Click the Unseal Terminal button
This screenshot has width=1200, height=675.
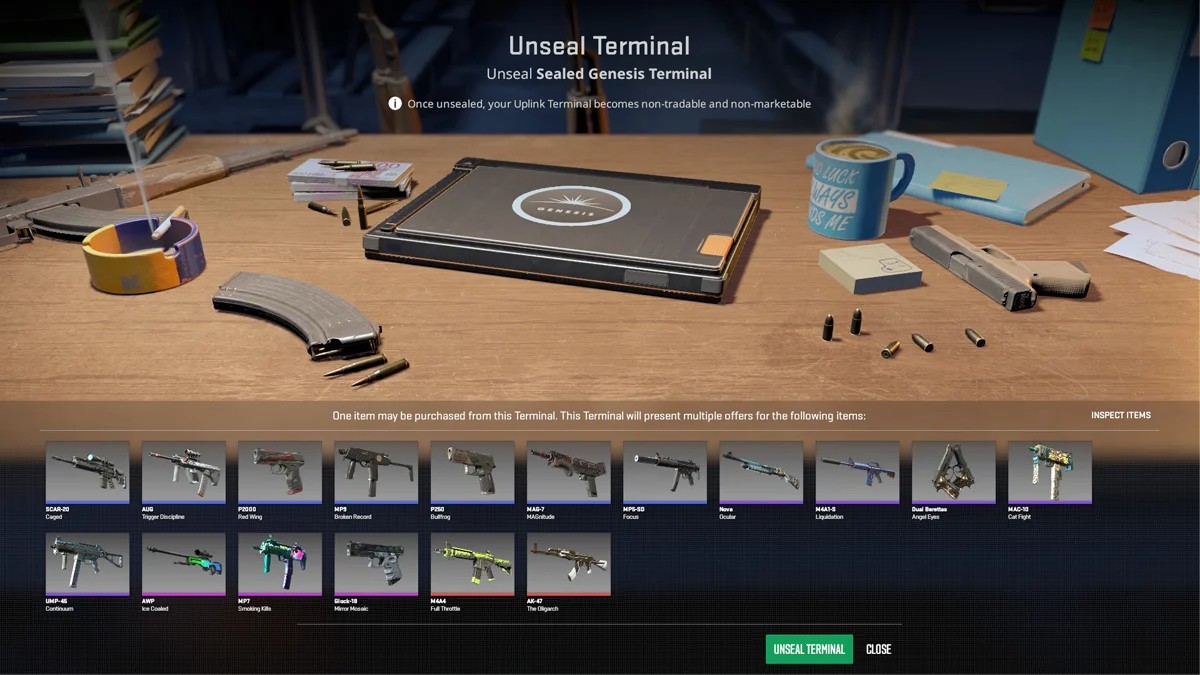[809, 649]
